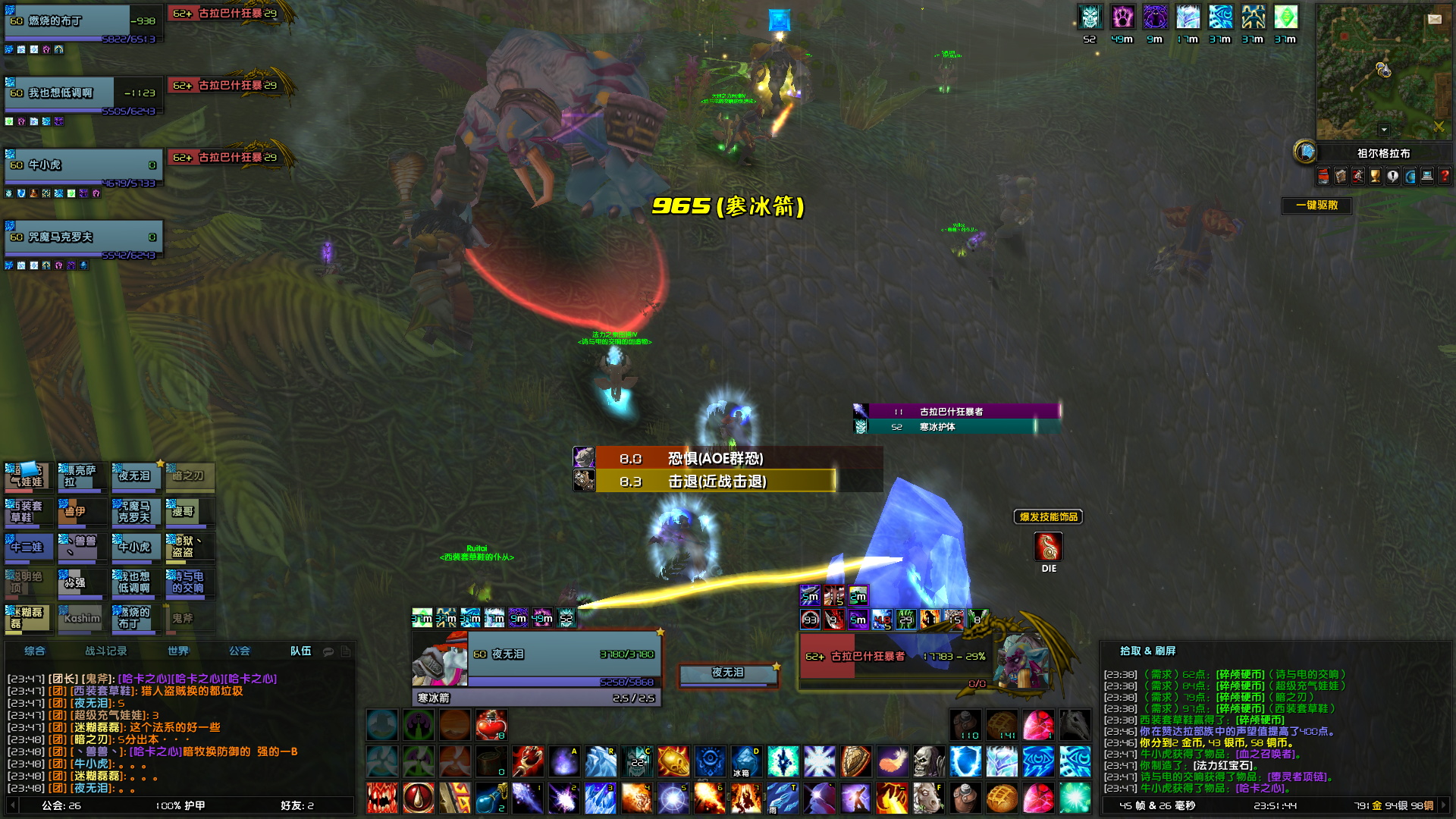Screen dimensions: 1456x819
Task: Click the mail envelope on the minimap
Action: point(1435,19)
